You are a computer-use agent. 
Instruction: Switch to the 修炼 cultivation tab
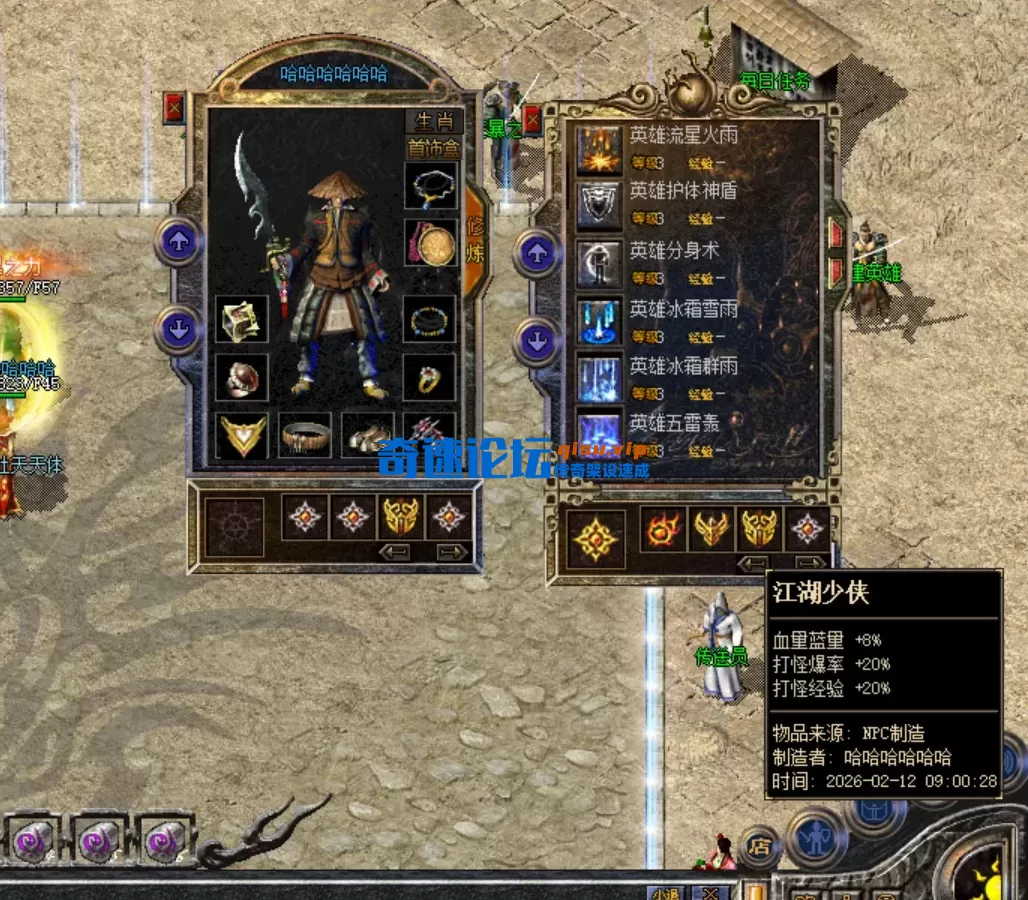coord(475,240)
